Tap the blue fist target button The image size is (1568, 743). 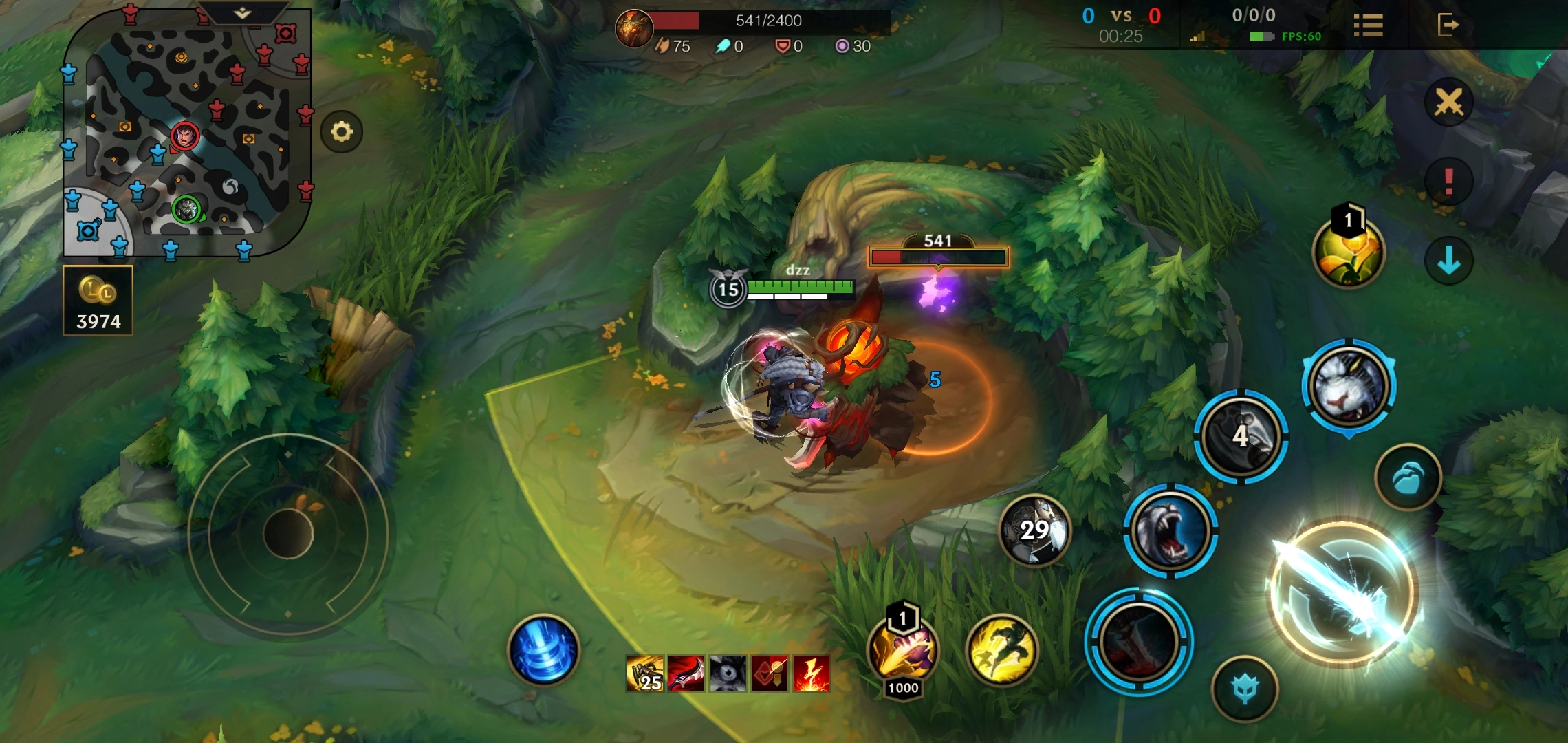click(x=1408, y=477)
